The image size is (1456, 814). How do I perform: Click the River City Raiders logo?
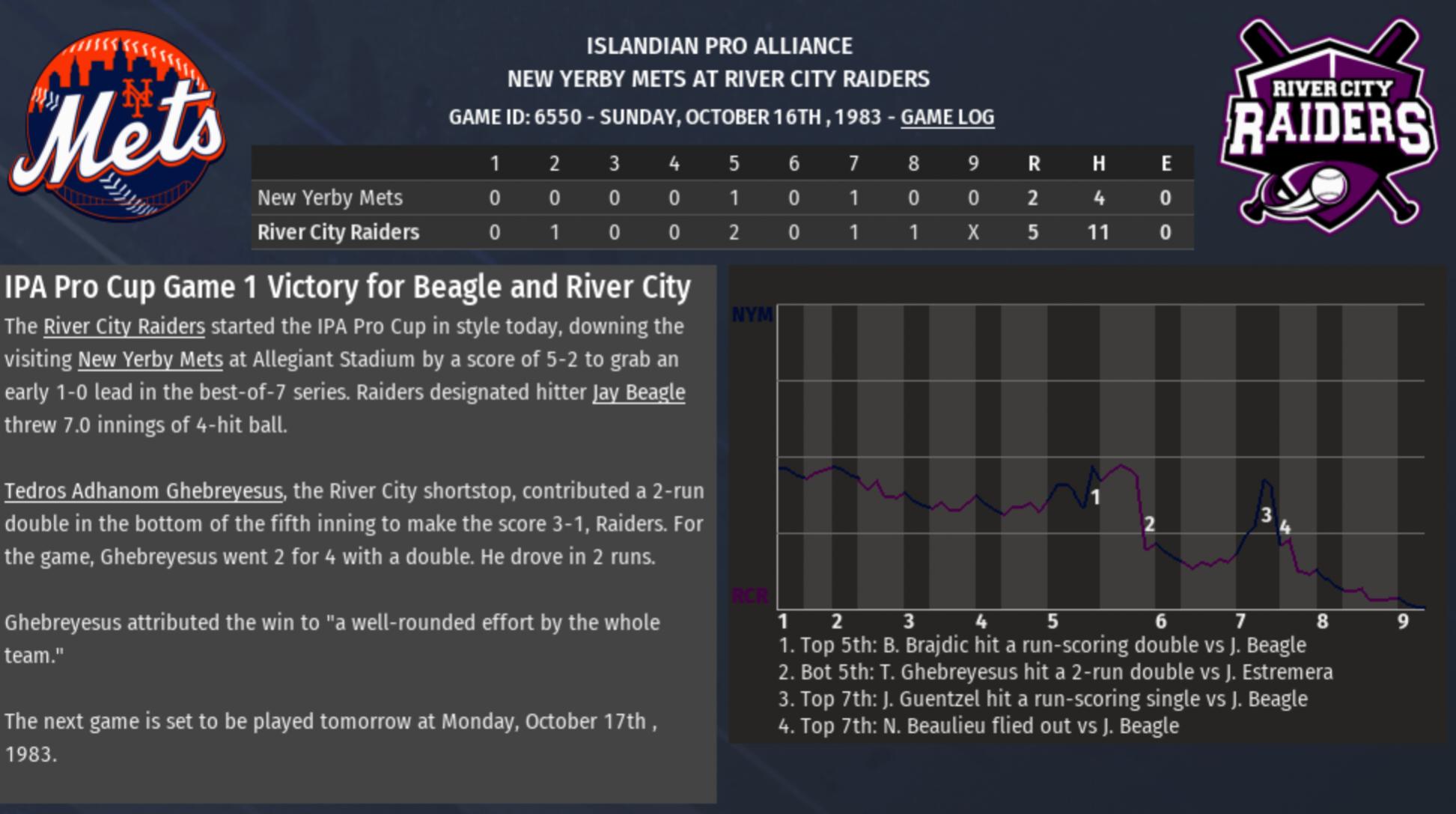(1329, 124)
